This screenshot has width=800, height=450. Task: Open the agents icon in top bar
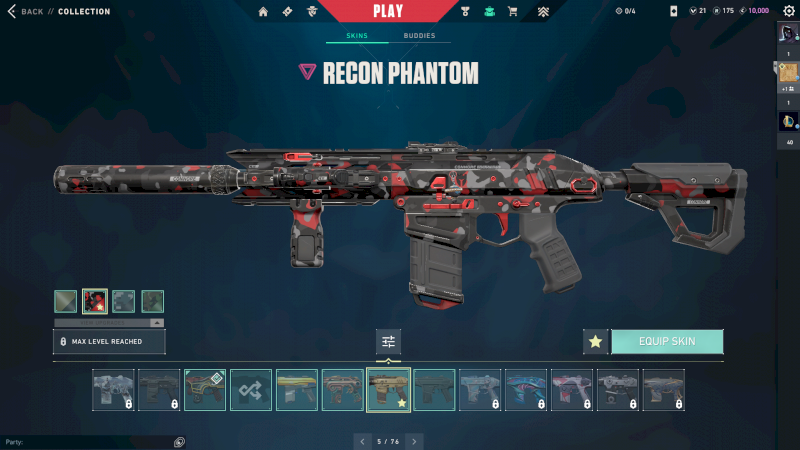(313, 12)
